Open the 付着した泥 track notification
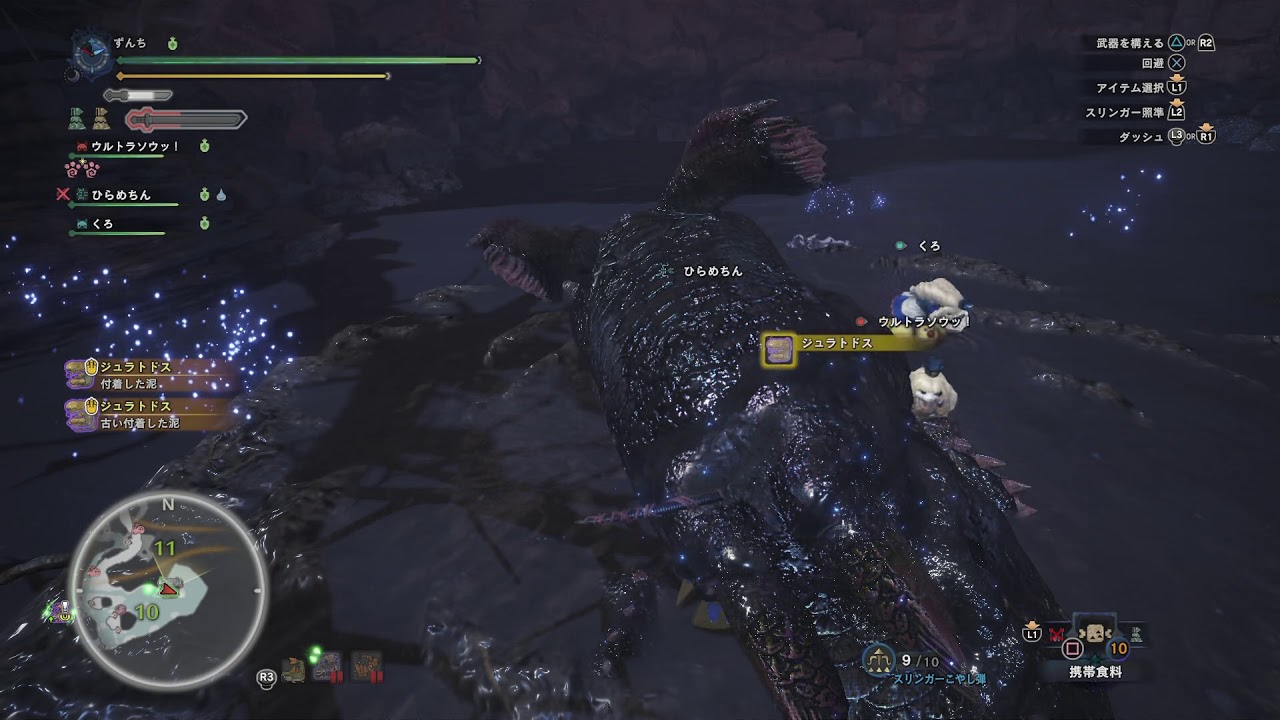 pos(150,375)
